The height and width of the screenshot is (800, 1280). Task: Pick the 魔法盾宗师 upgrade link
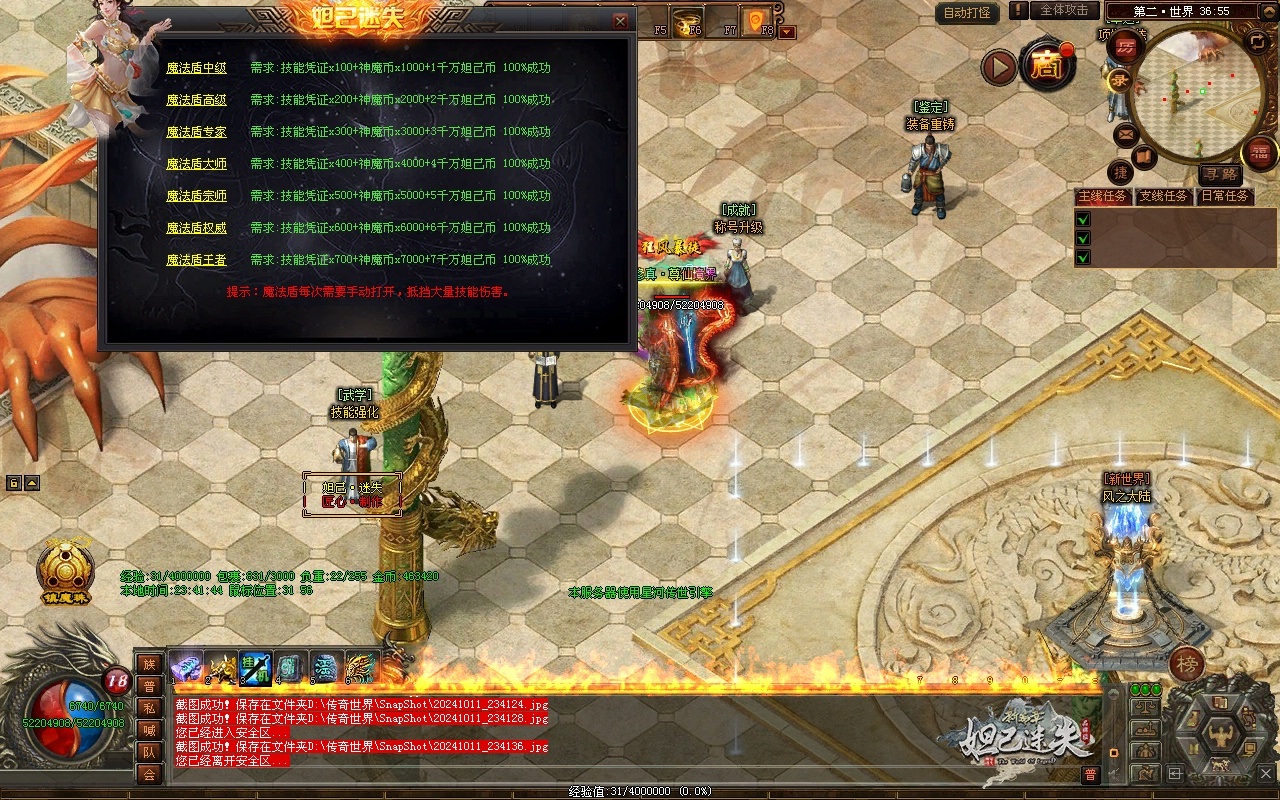click(x=196, y=196)
